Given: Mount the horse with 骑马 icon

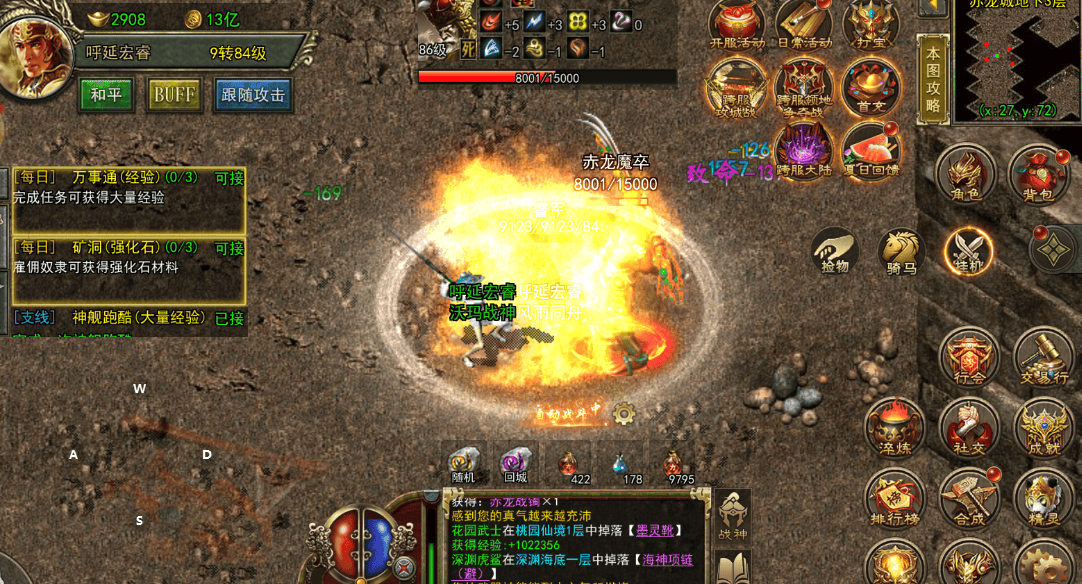Looking at the screenshot, I should pyautogui.click(x=901, y=250).
